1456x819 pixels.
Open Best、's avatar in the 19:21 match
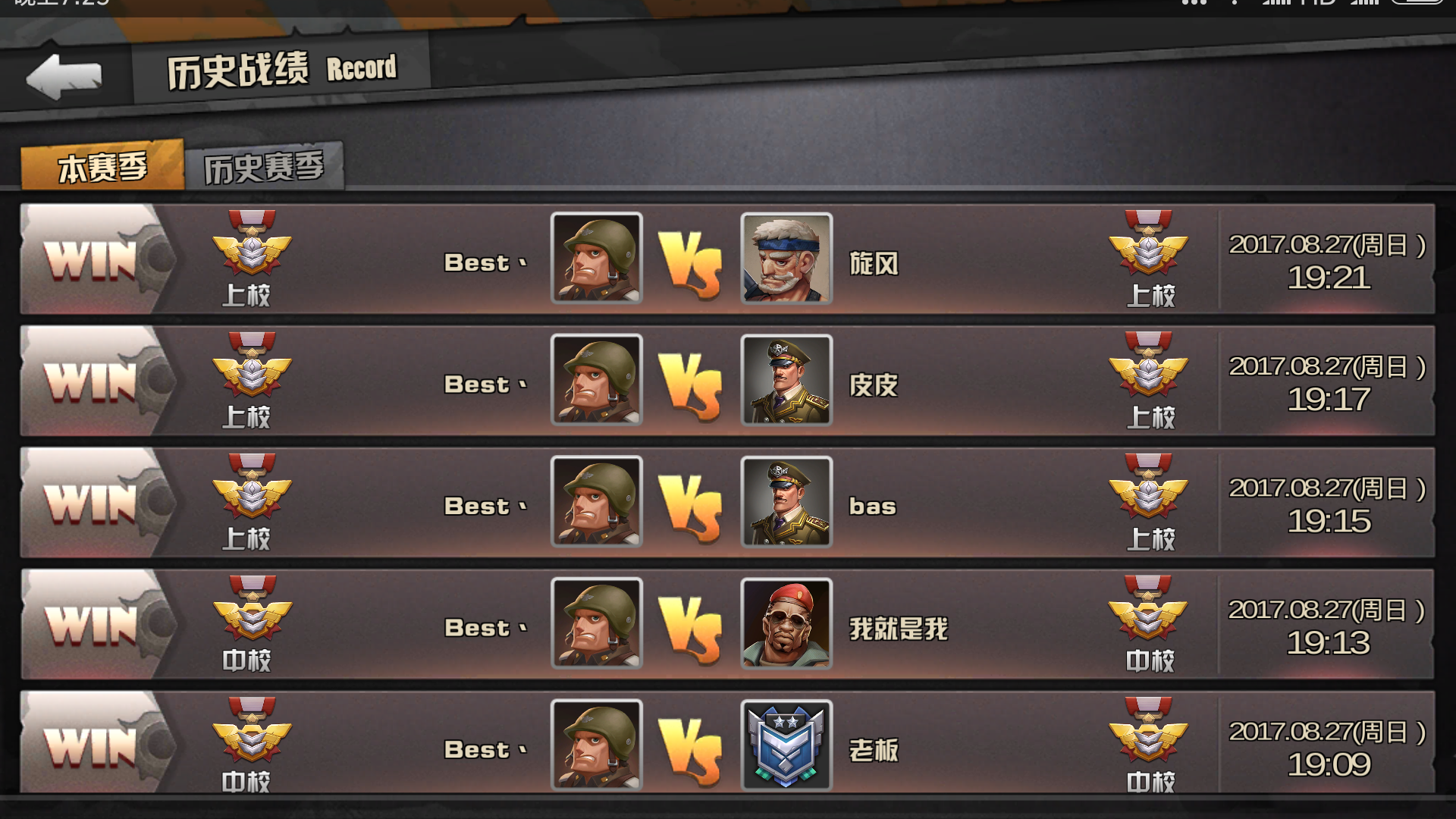(597, 260)
